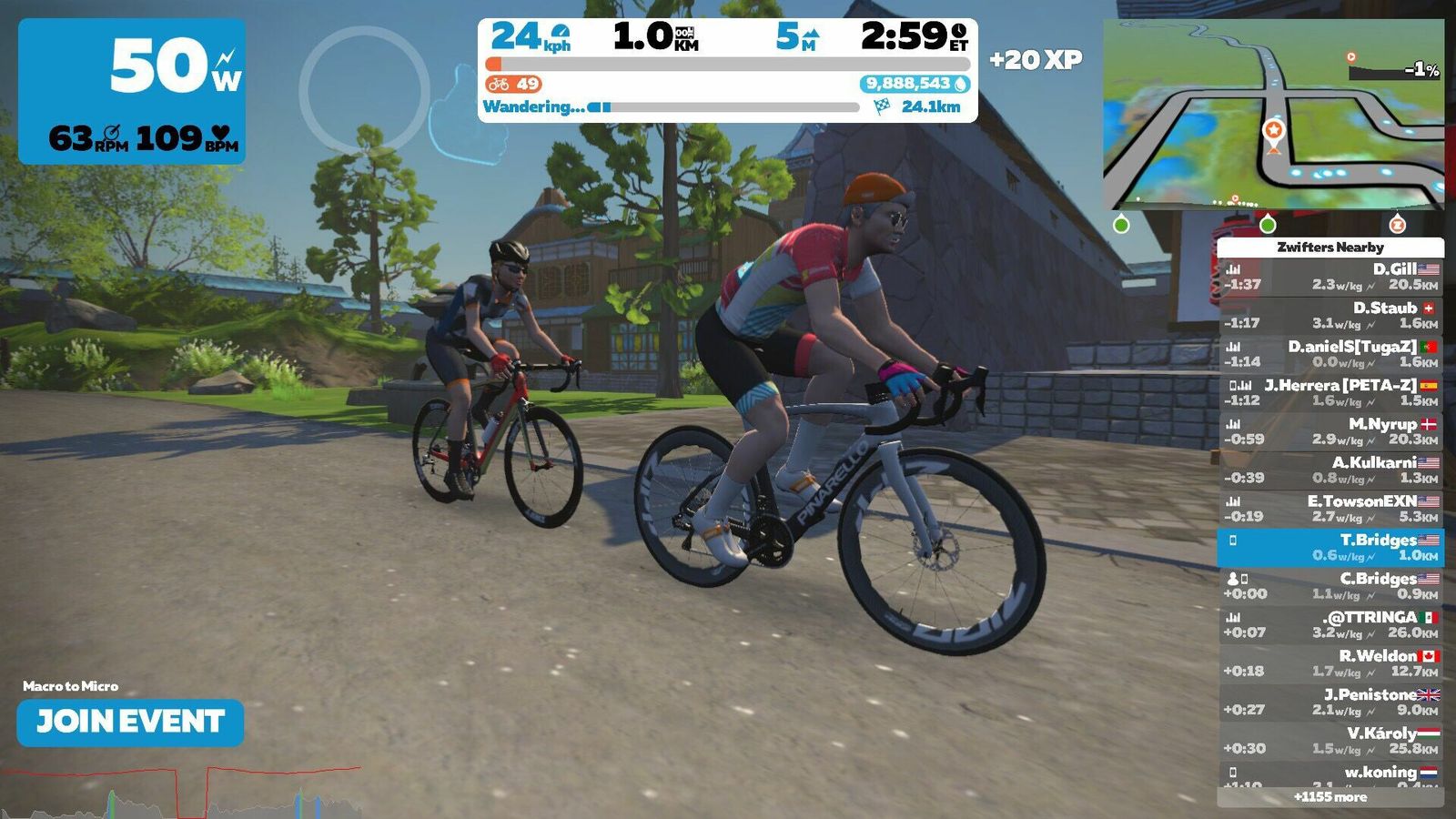Choose D.anielS[TugaZ] from nearby riders
The image size is (1456, 819).
pyautogui.click(x=1330, y=354)
